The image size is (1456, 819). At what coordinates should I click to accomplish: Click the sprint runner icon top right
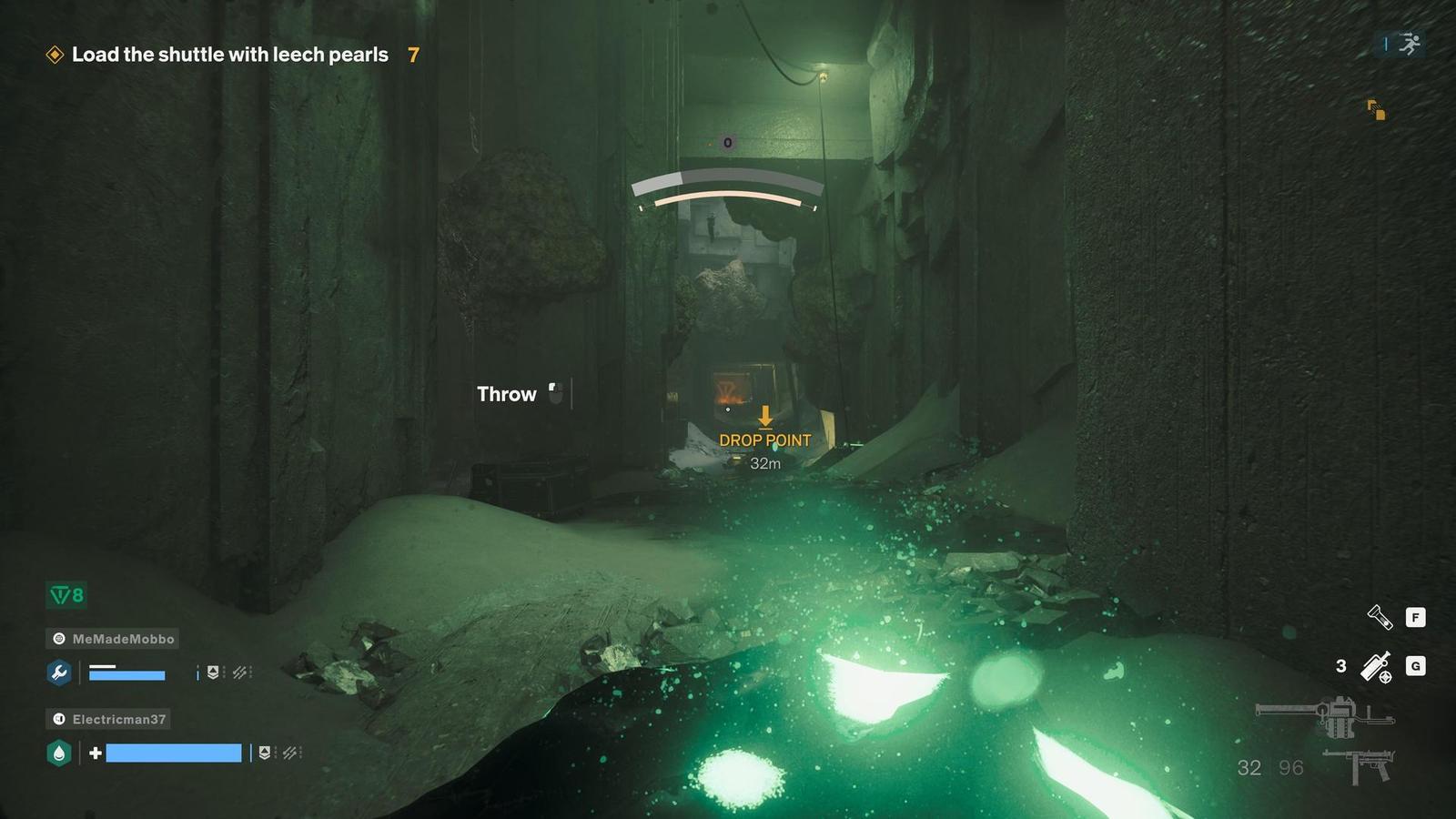tap(1409, 43)
